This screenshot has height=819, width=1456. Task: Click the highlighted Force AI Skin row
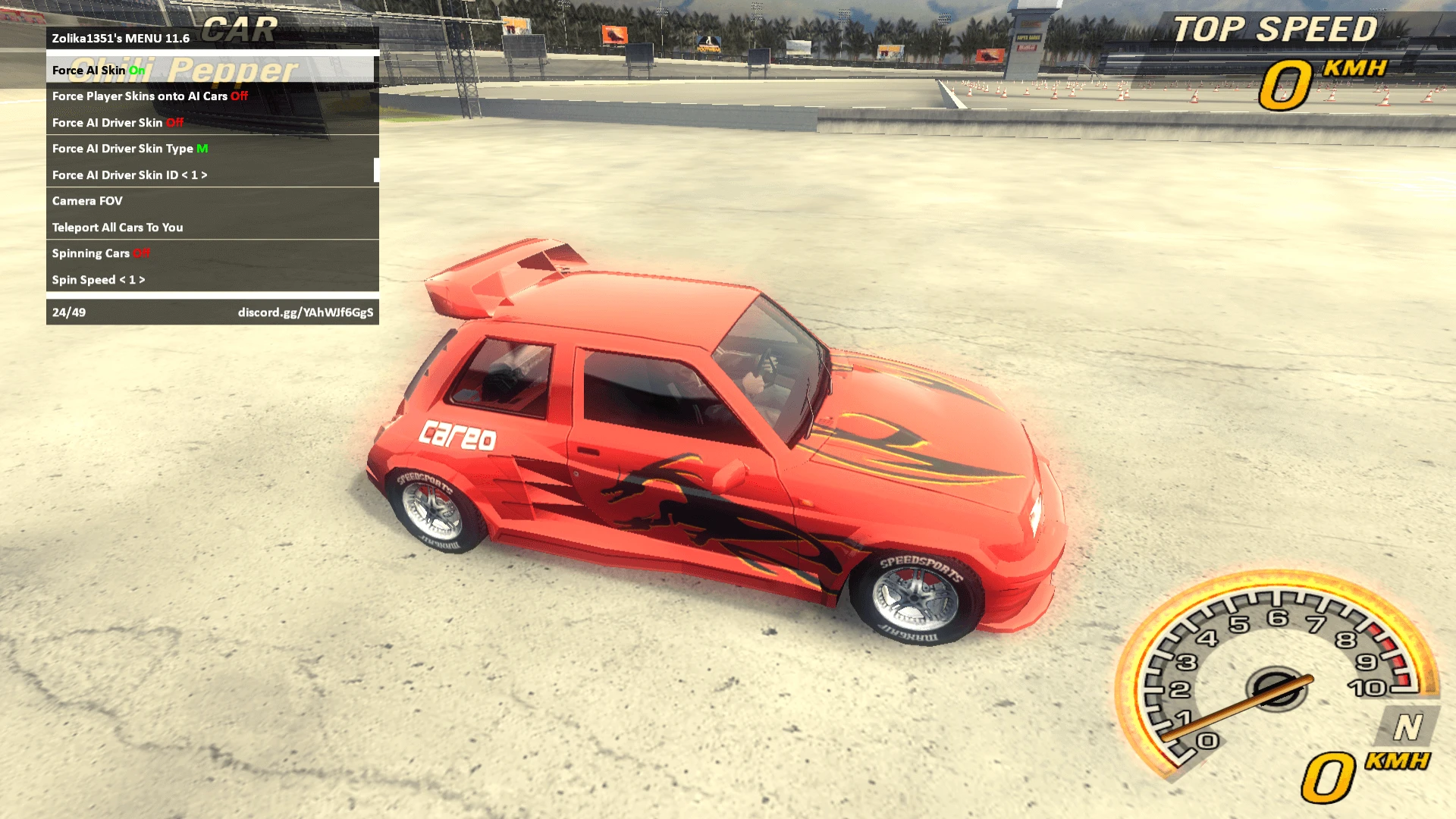95,70
